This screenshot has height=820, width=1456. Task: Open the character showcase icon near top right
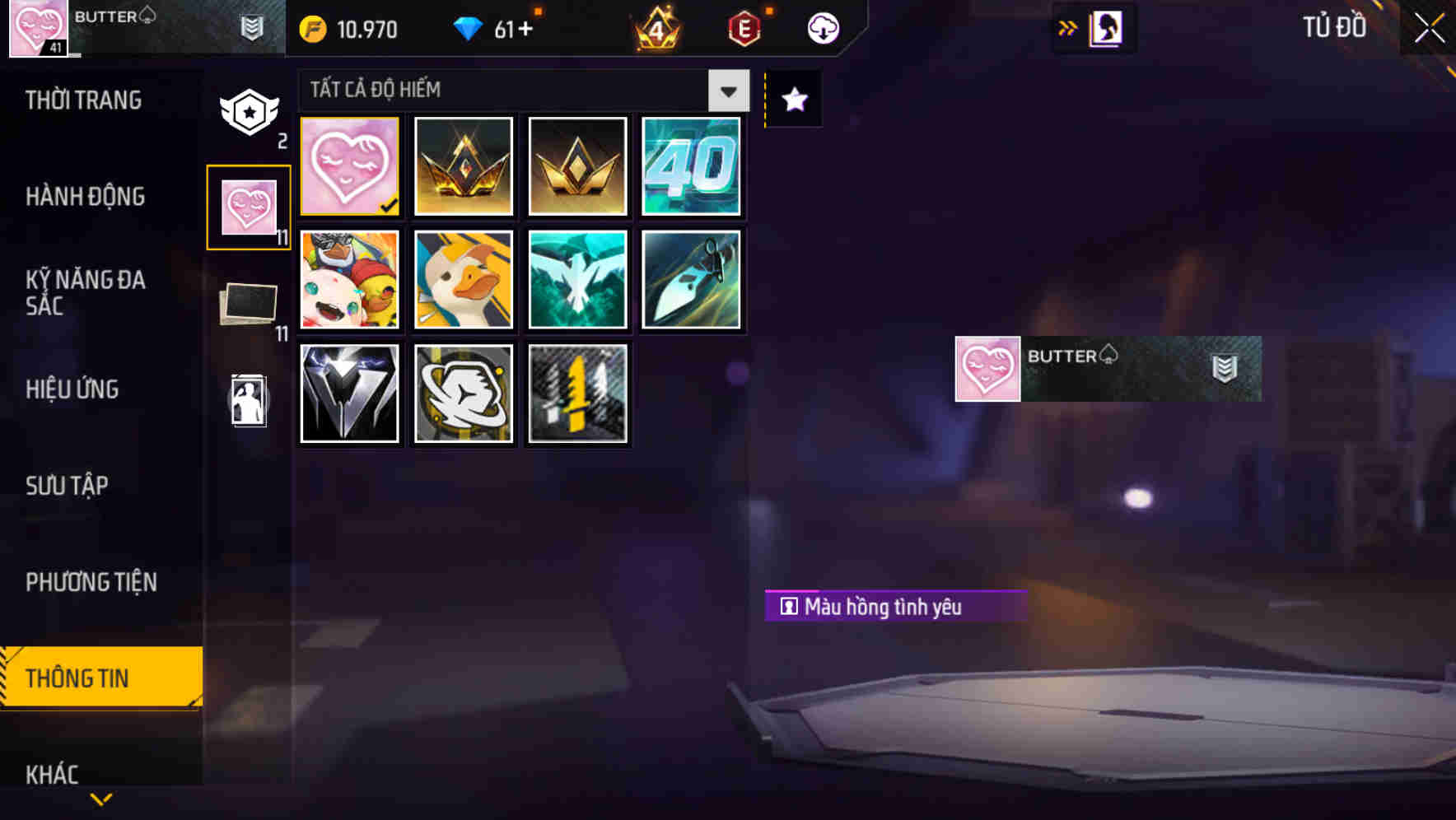click(x=1104, y=27)
